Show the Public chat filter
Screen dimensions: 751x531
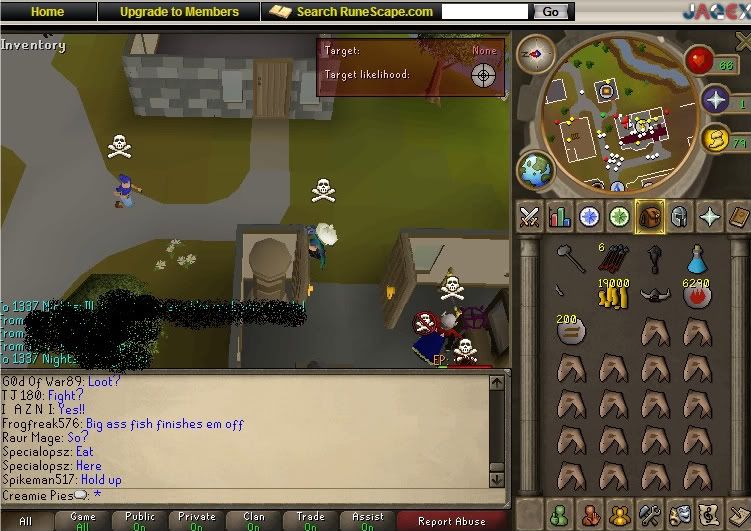pyautogui.click(x=140, y=520)
